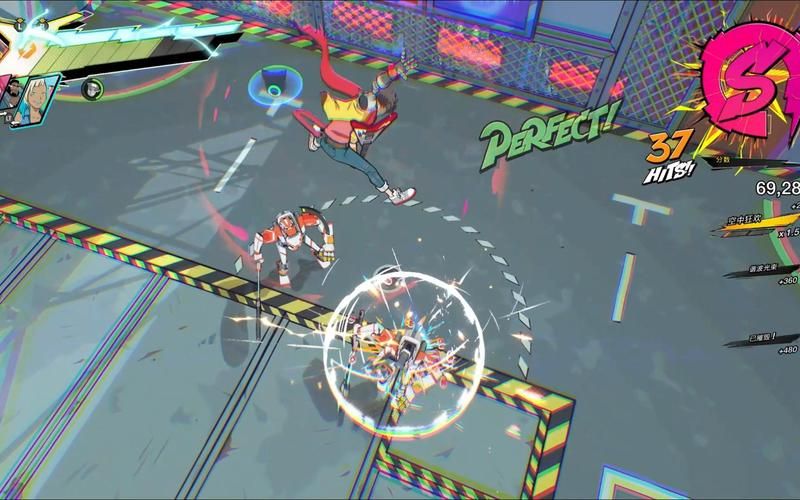The image size is (800, 500).
Task: Select the bearded dark-haired partner portrait
Action: click(x=15, y=94)
